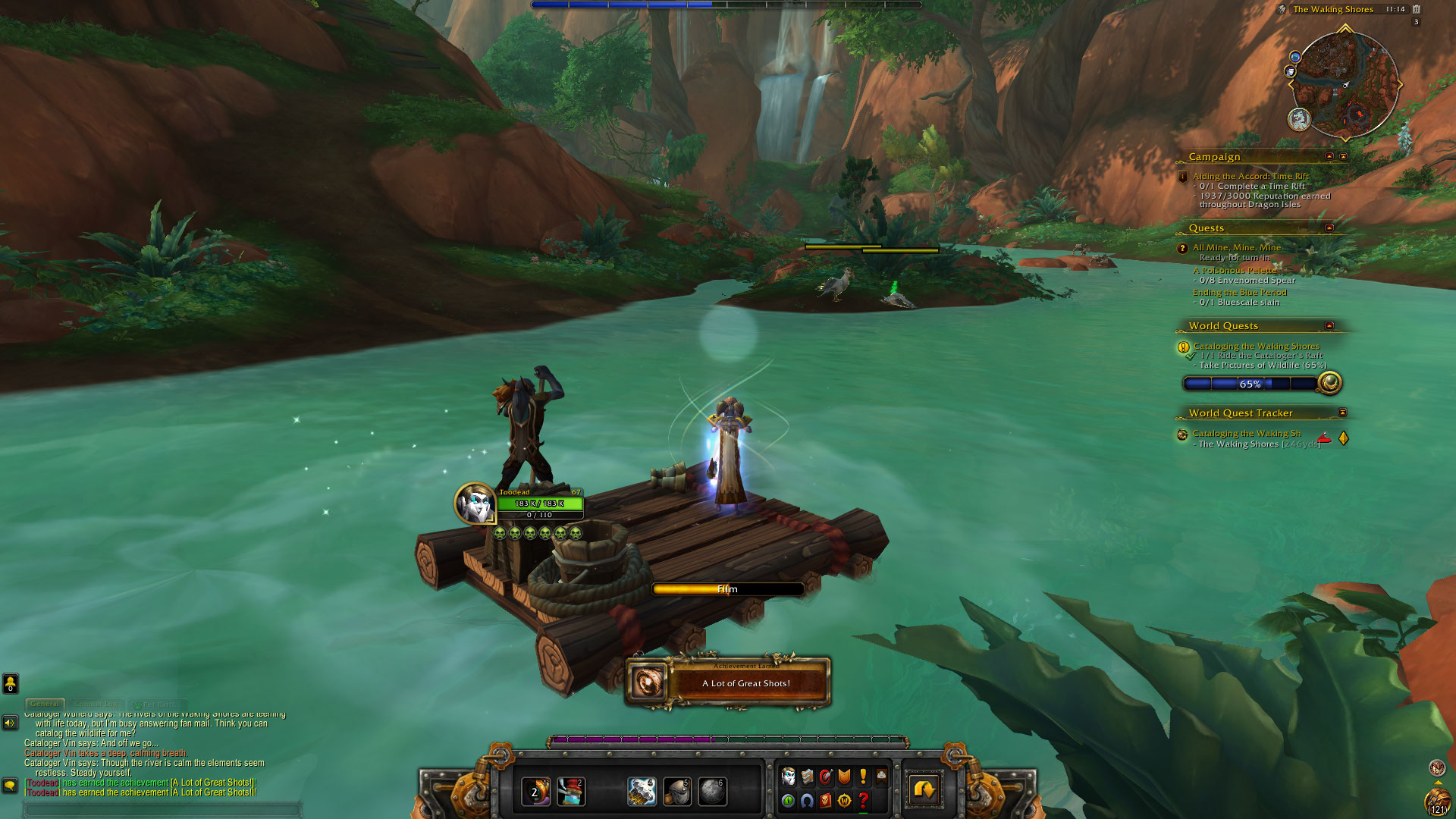
Task: Collapse the Quests tracker section
Action: tap(1329, 227)
